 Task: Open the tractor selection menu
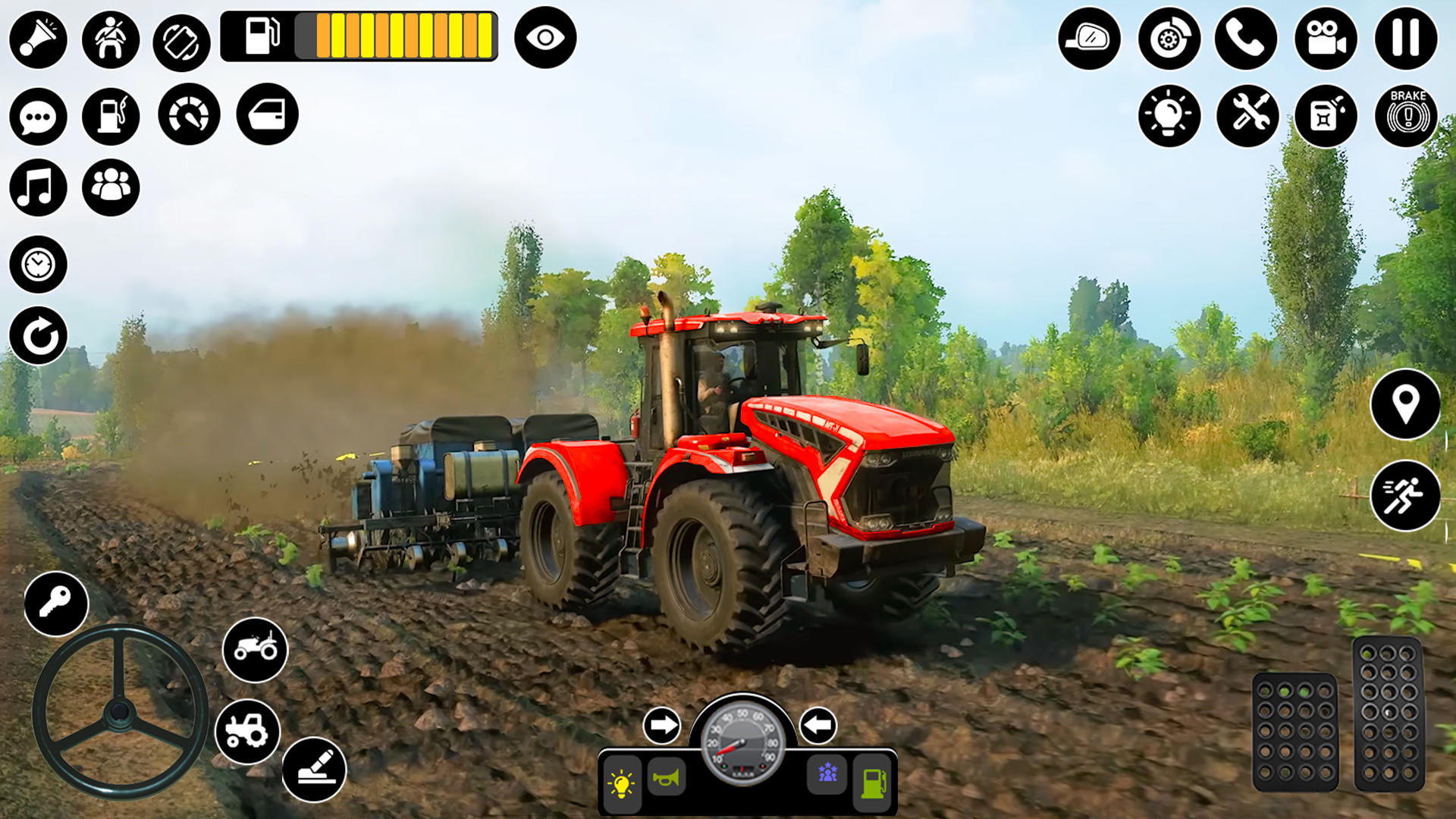click(x=255, y=649)
